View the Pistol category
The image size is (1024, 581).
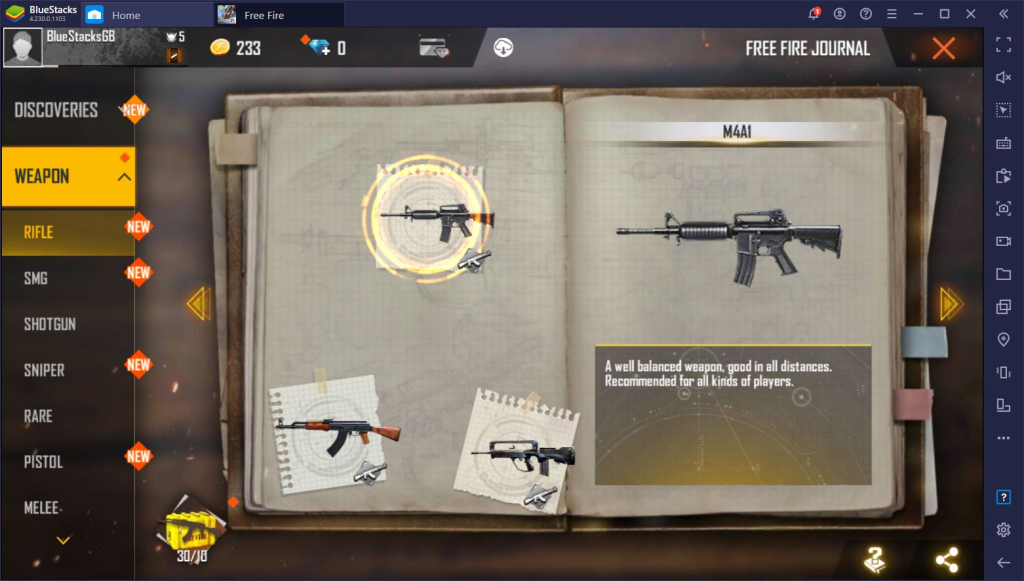coord(43,462)
